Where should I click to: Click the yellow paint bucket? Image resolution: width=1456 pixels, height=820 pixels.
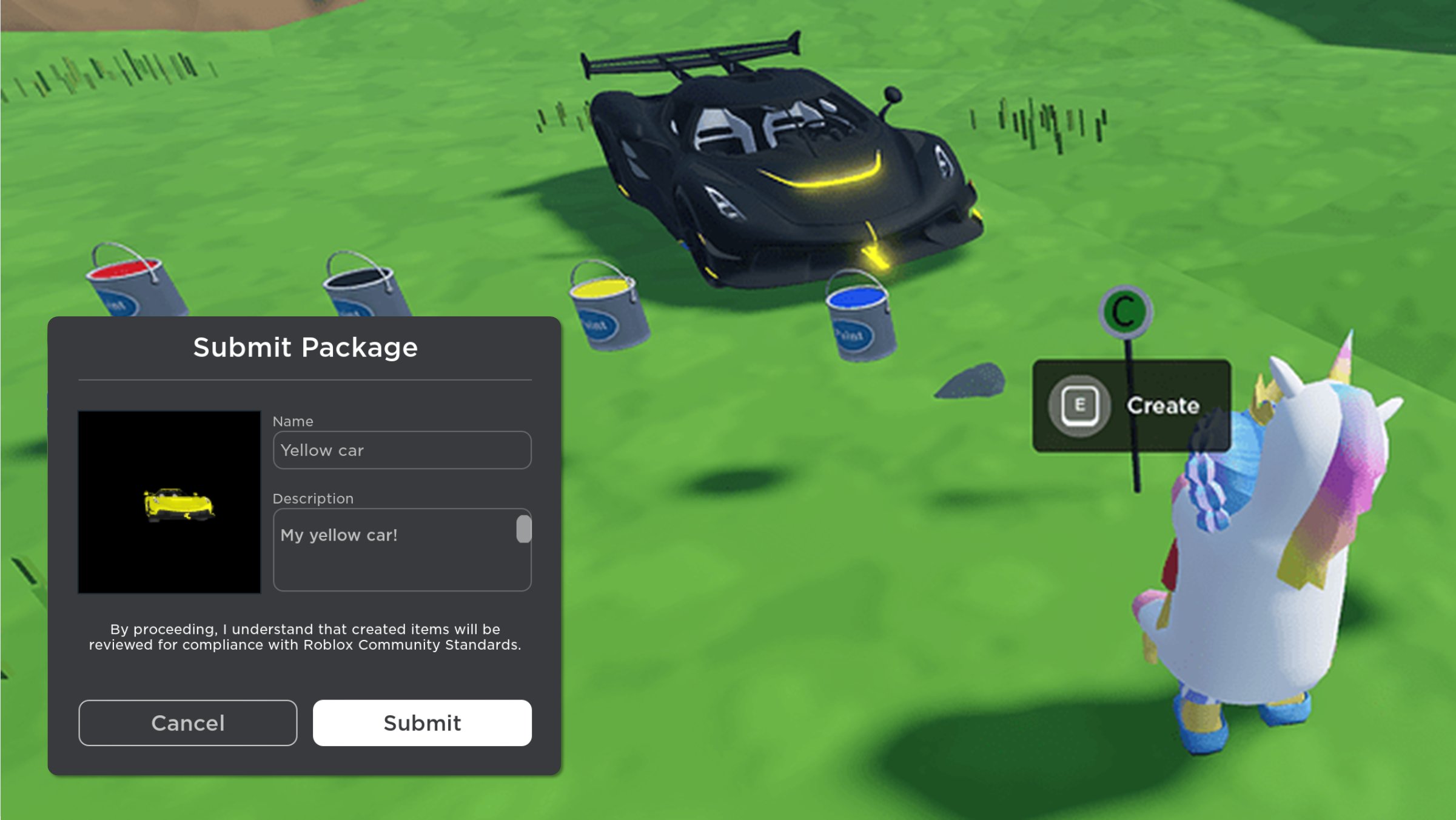[605, 315]
